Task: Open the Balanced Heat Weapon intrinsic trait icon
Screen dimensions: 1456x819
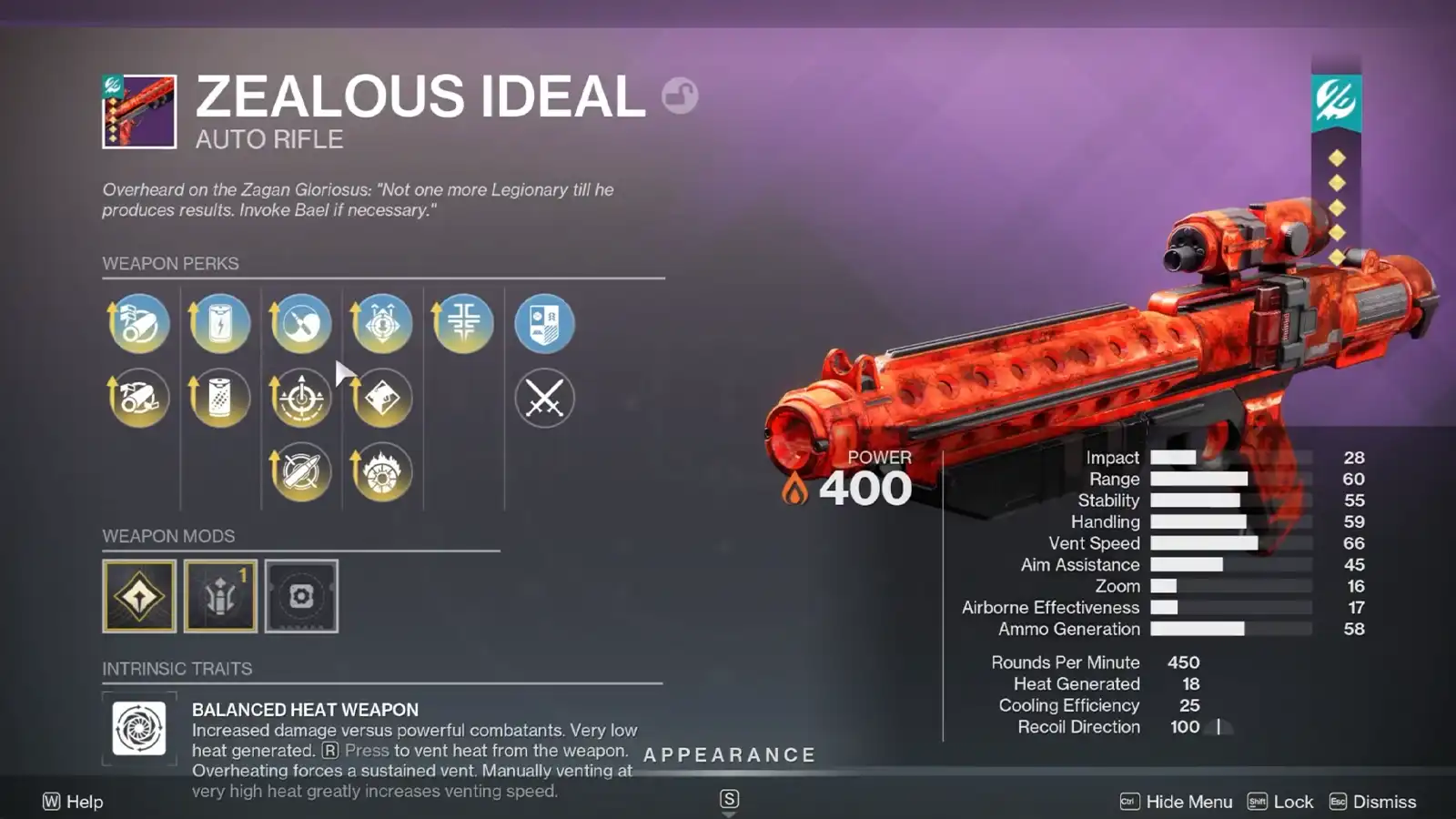Action: pyautogui.click(x=138, y=728)
